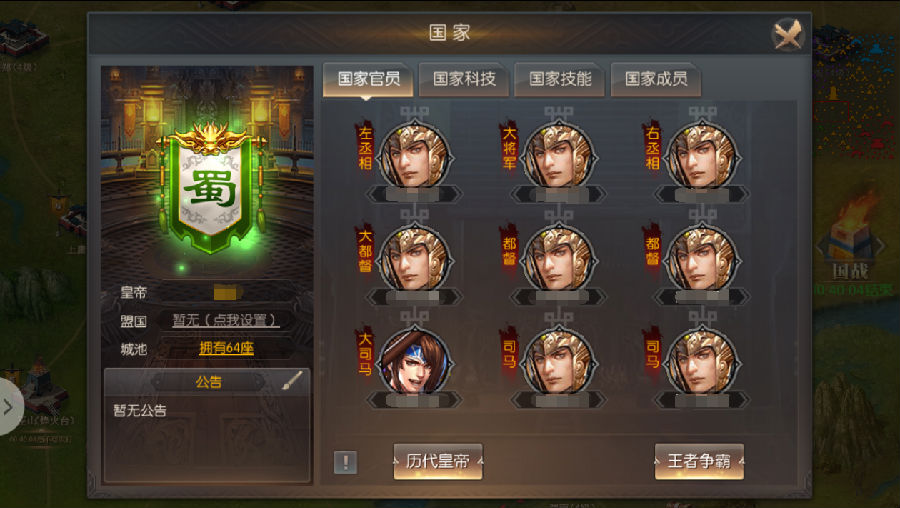Open the 拥有64座 cities link
Image resolution: width=900 pixels, height=508 pixels.
(x=226, y=348)
